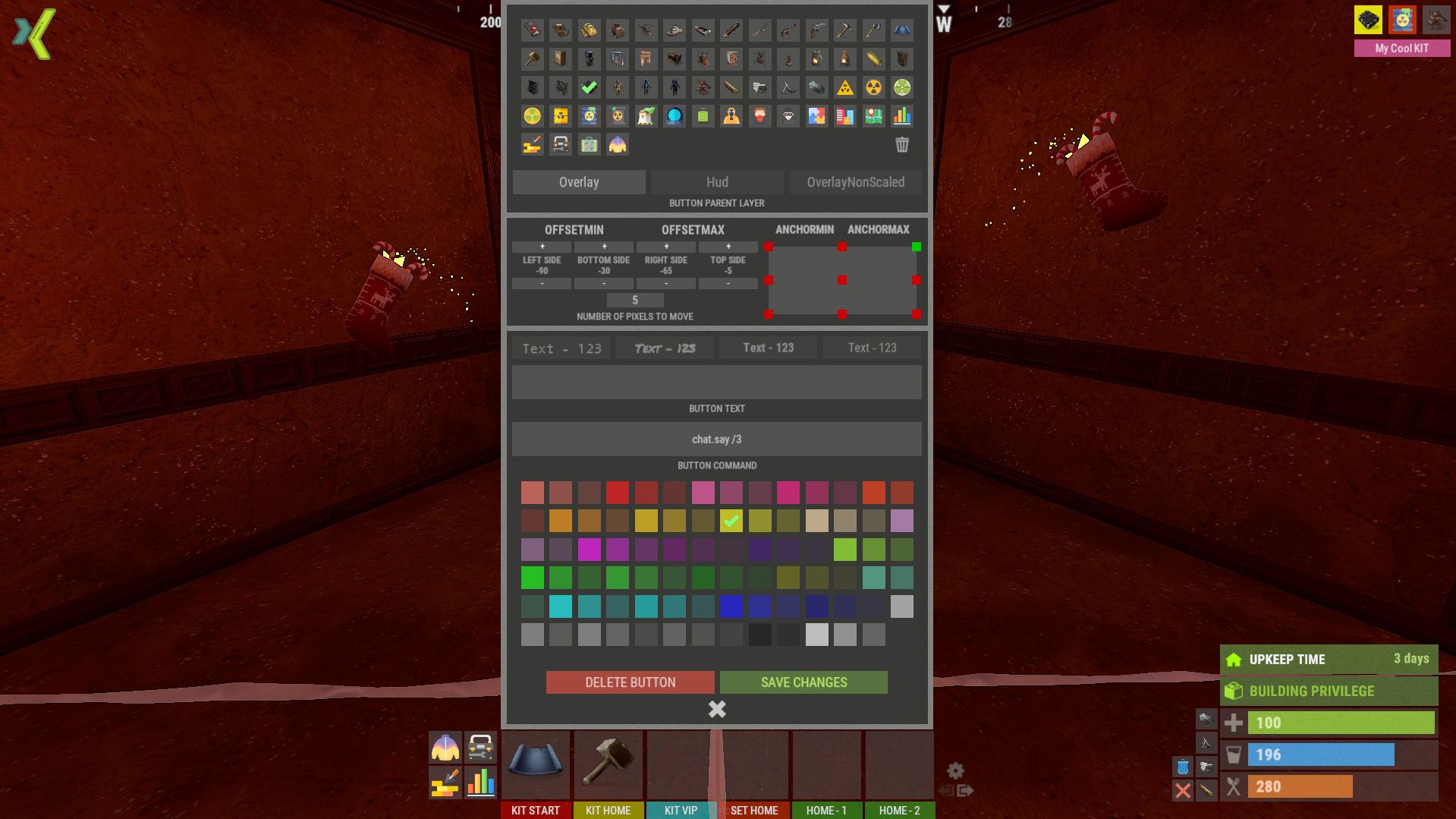Save changes to the button
Viewport: 1456px width, 819px height.
(803, 682)
